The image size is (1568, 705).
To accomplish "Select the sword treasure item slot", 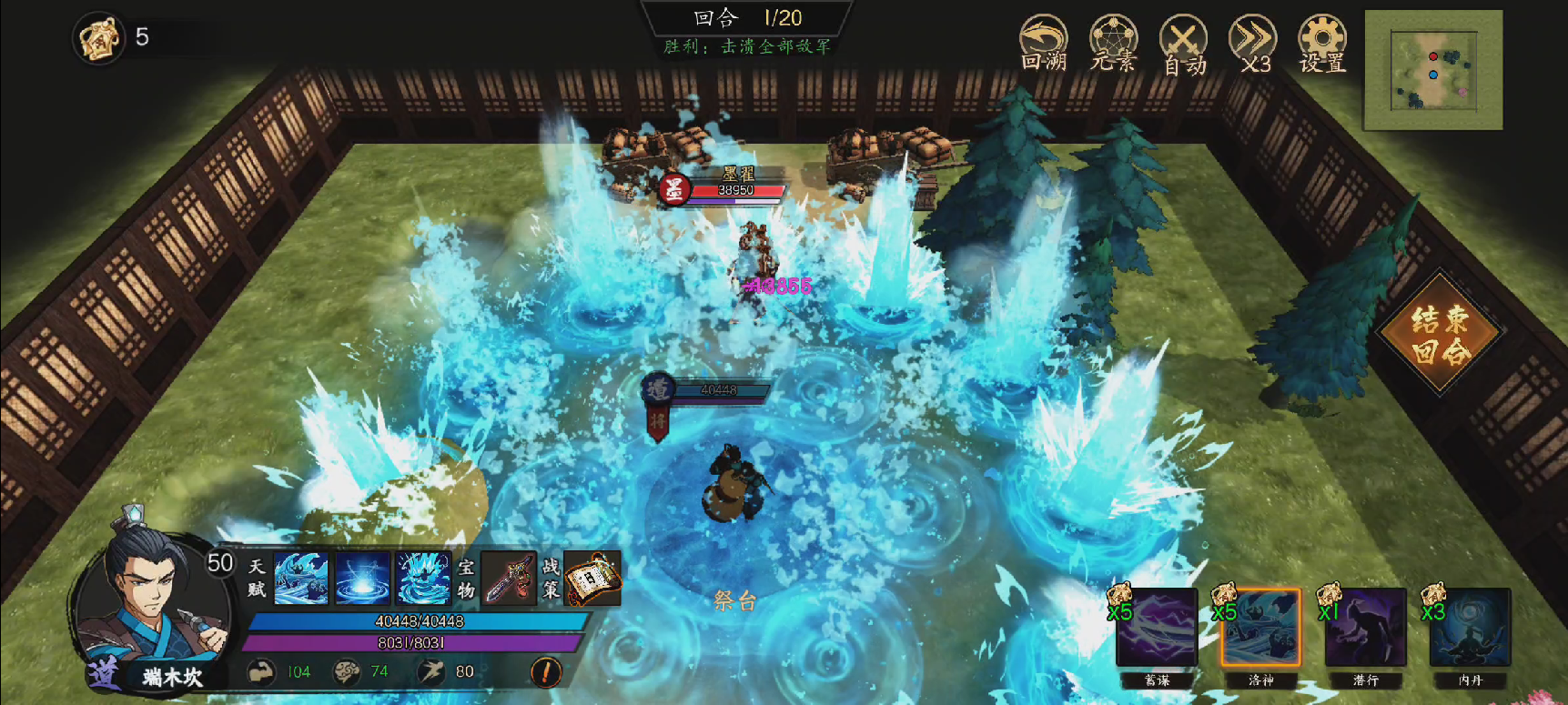I will [x=509, y=578].
